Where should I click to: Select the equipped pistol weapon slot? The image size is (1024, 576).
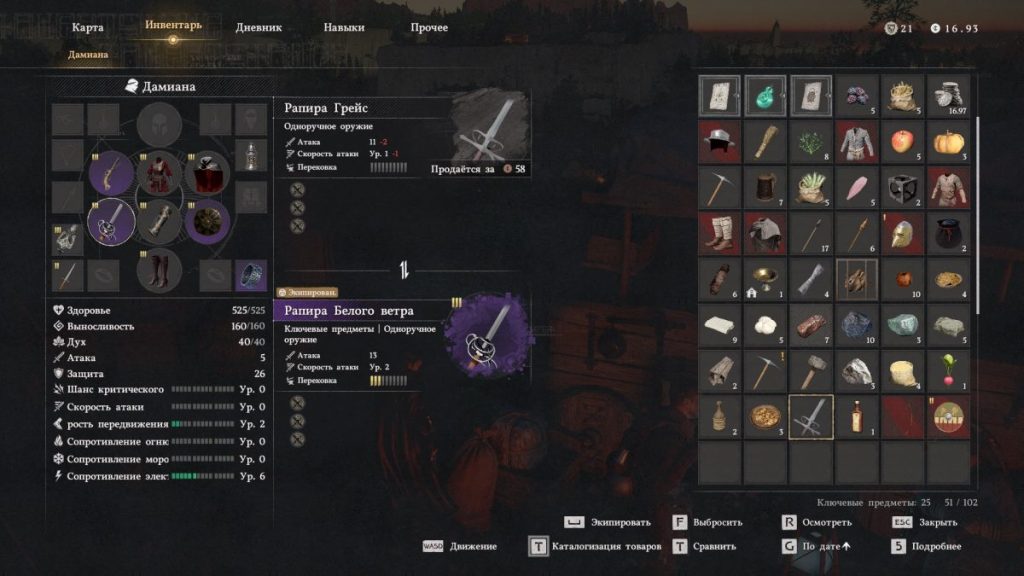(111, 174)
